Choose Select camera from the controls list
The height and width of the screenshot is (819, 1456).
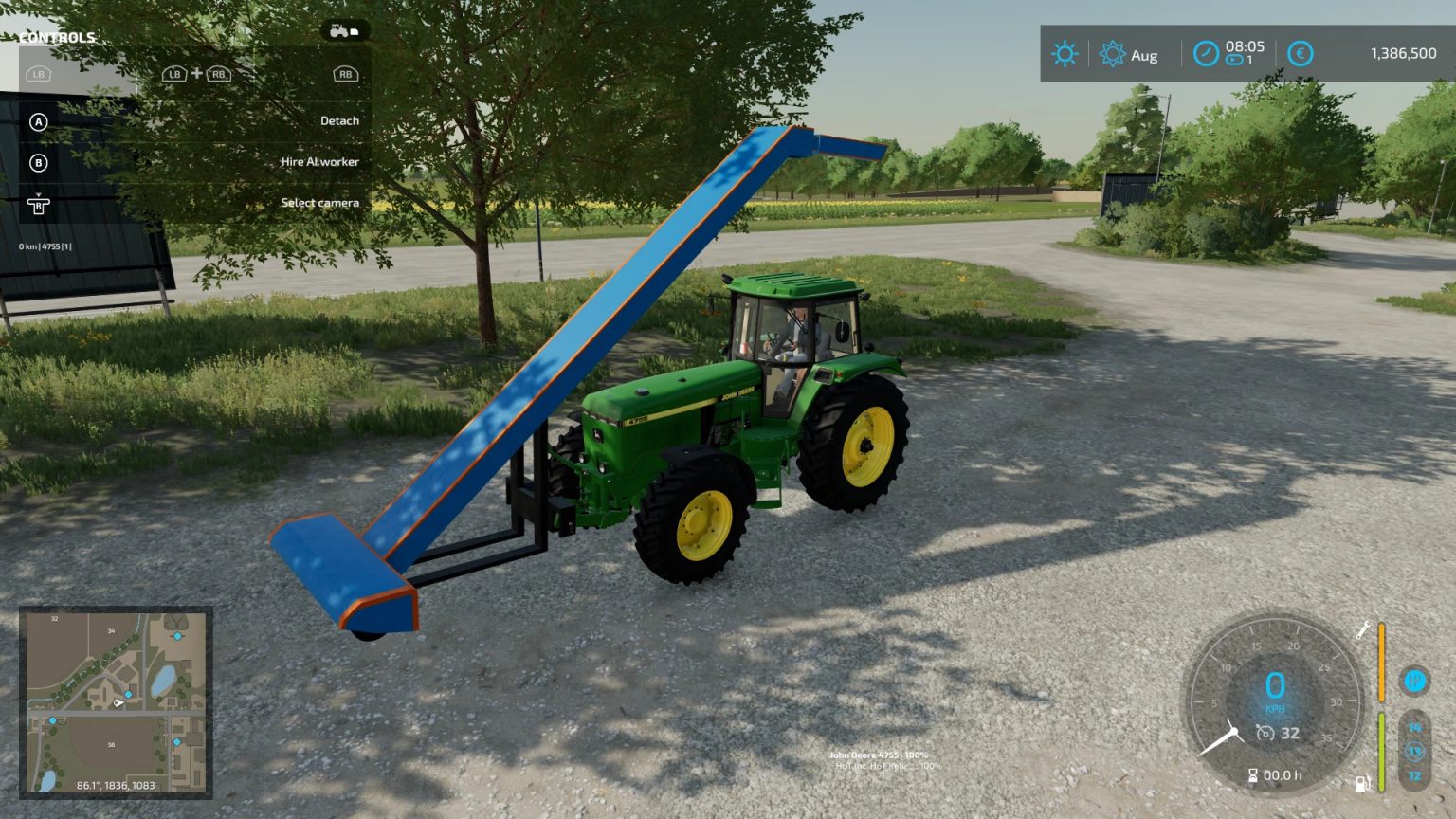pos(319,202)
